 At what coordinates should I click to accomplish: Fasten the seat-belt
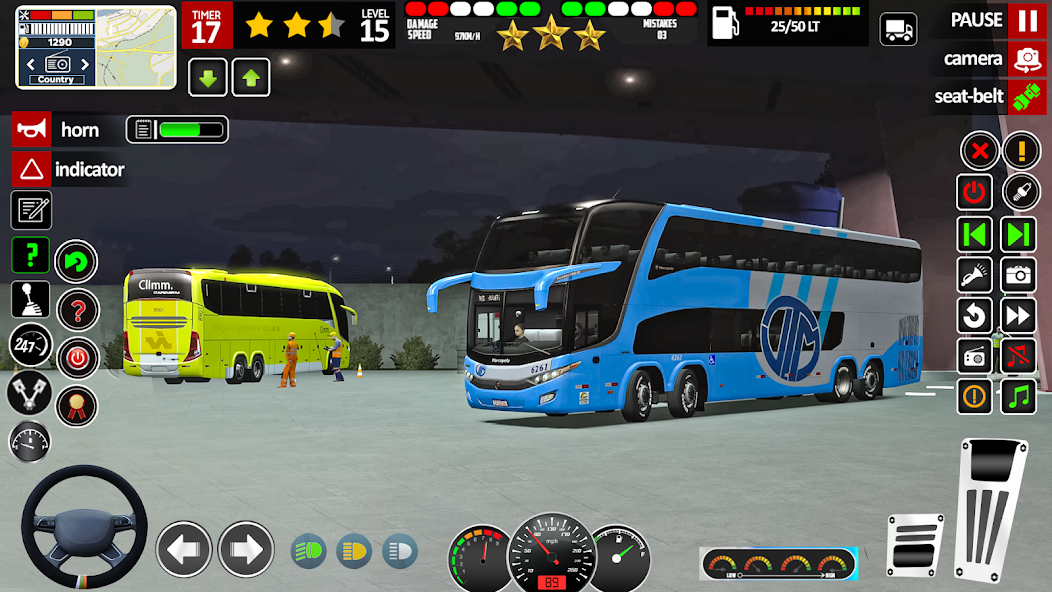coord(1027,97)
